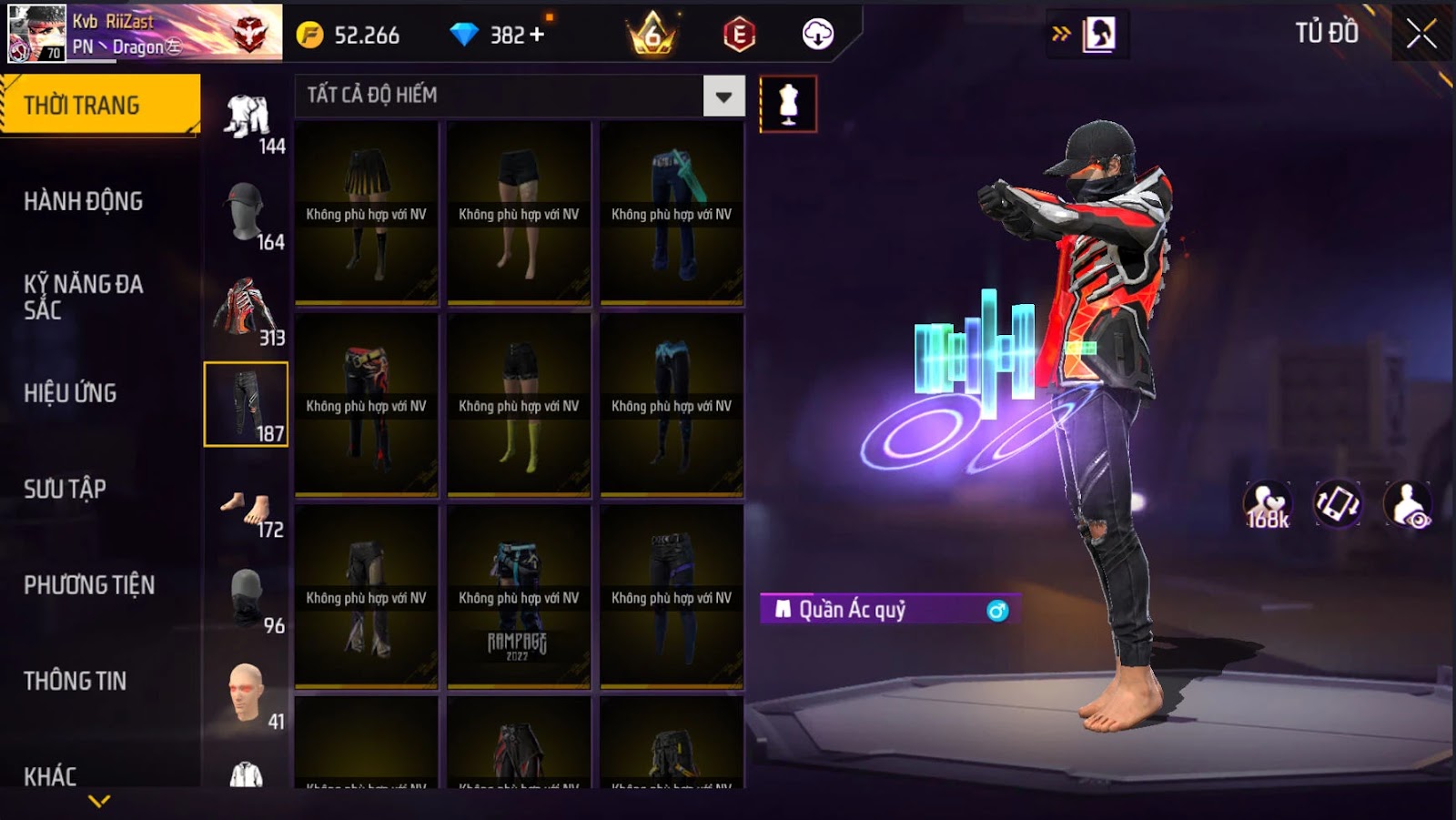Open the Sưu Tập section

(66, 489)
